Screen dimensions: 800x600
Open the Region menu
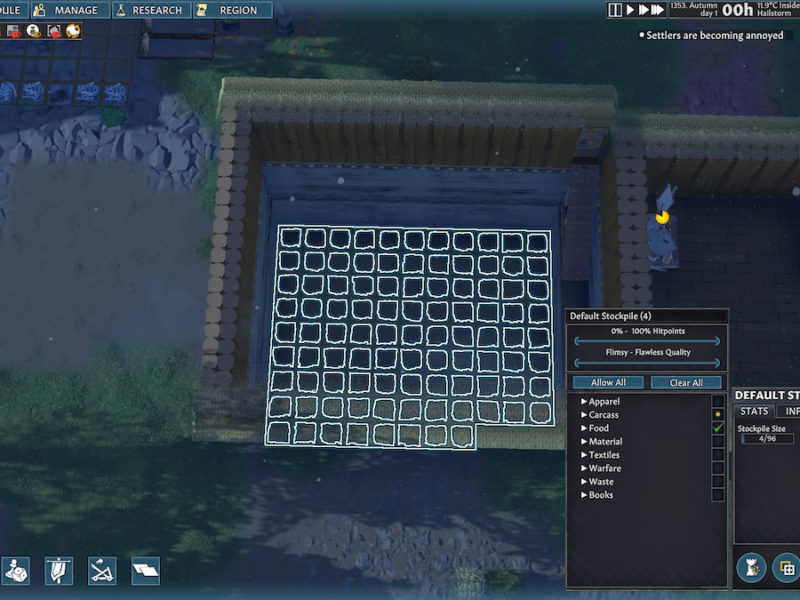pos(228,10)
